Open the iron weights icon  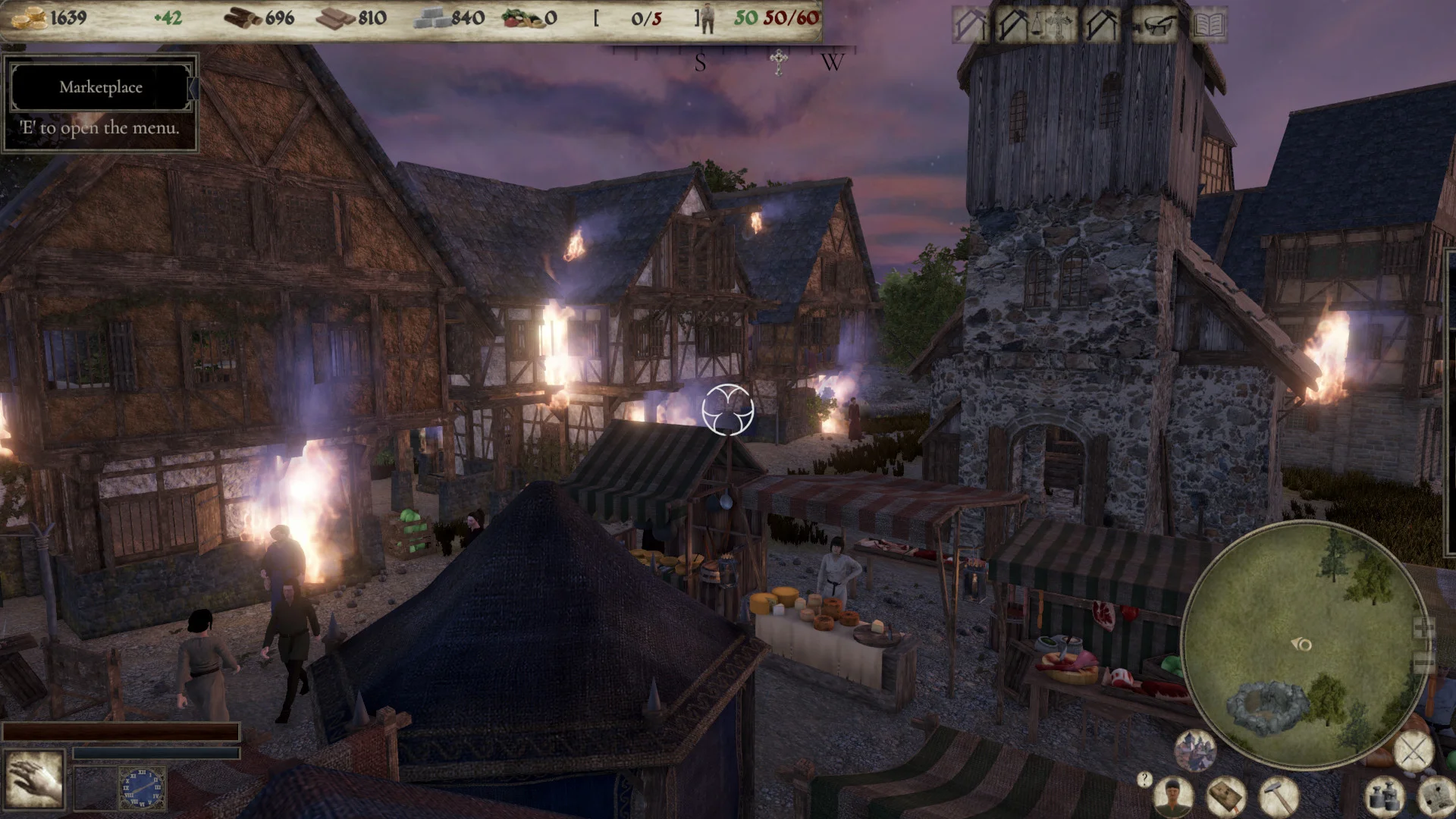tap(1385, 796)
